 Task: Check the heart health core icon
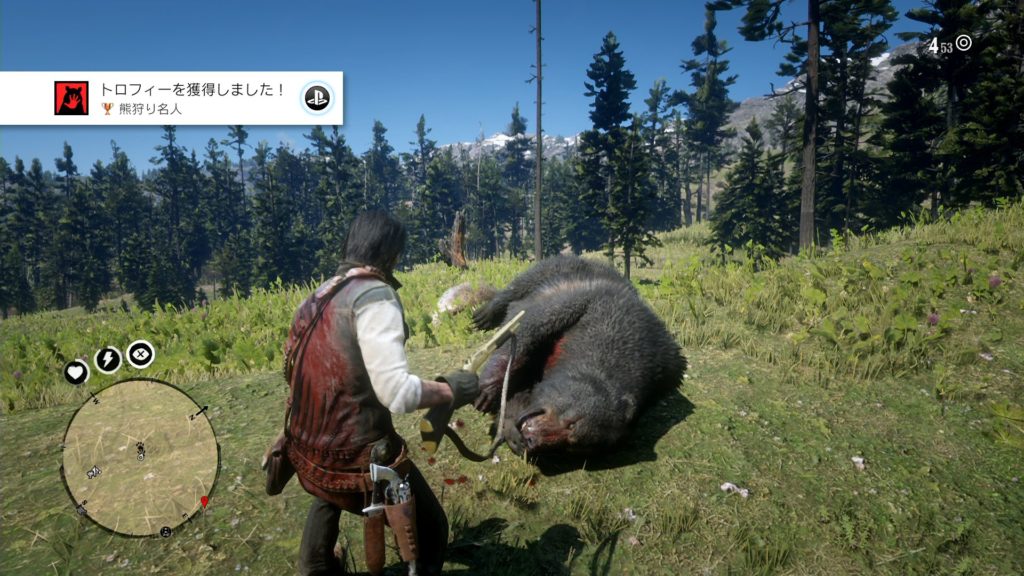pos(77,372)
